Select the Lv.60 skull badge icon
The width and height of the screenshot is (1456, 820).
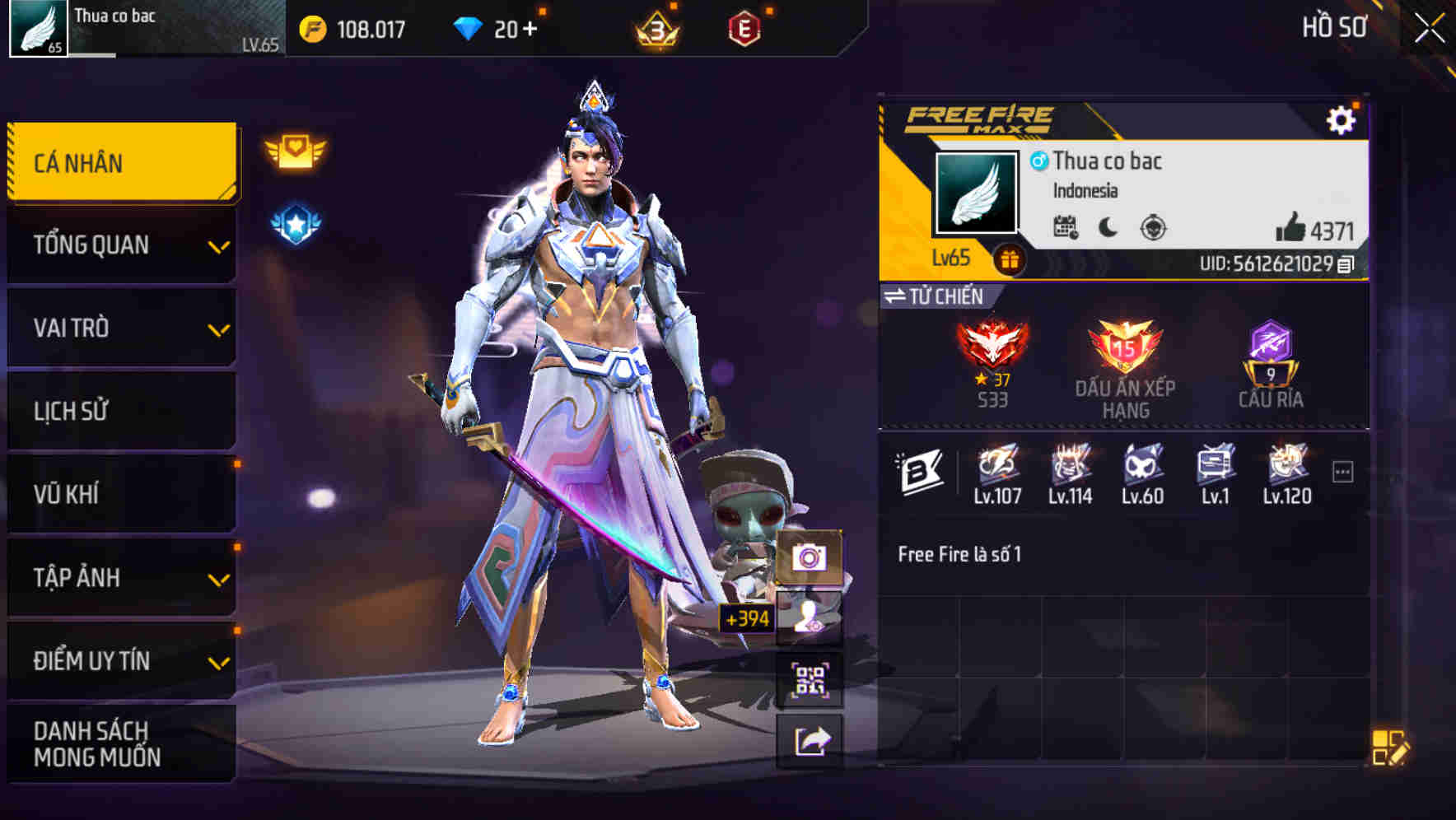click(x=1141, y=469)
